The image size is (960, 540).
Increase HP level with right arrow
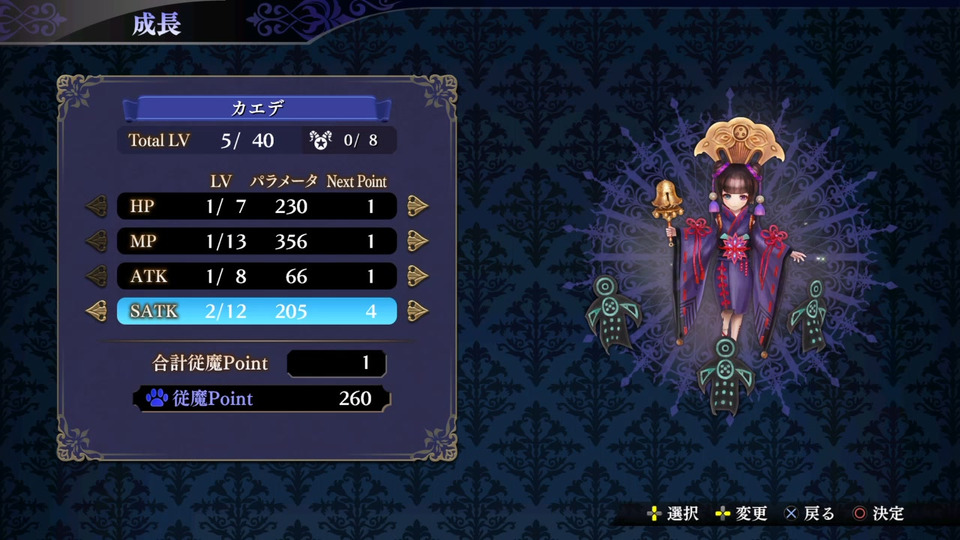(x=418, y=207)
